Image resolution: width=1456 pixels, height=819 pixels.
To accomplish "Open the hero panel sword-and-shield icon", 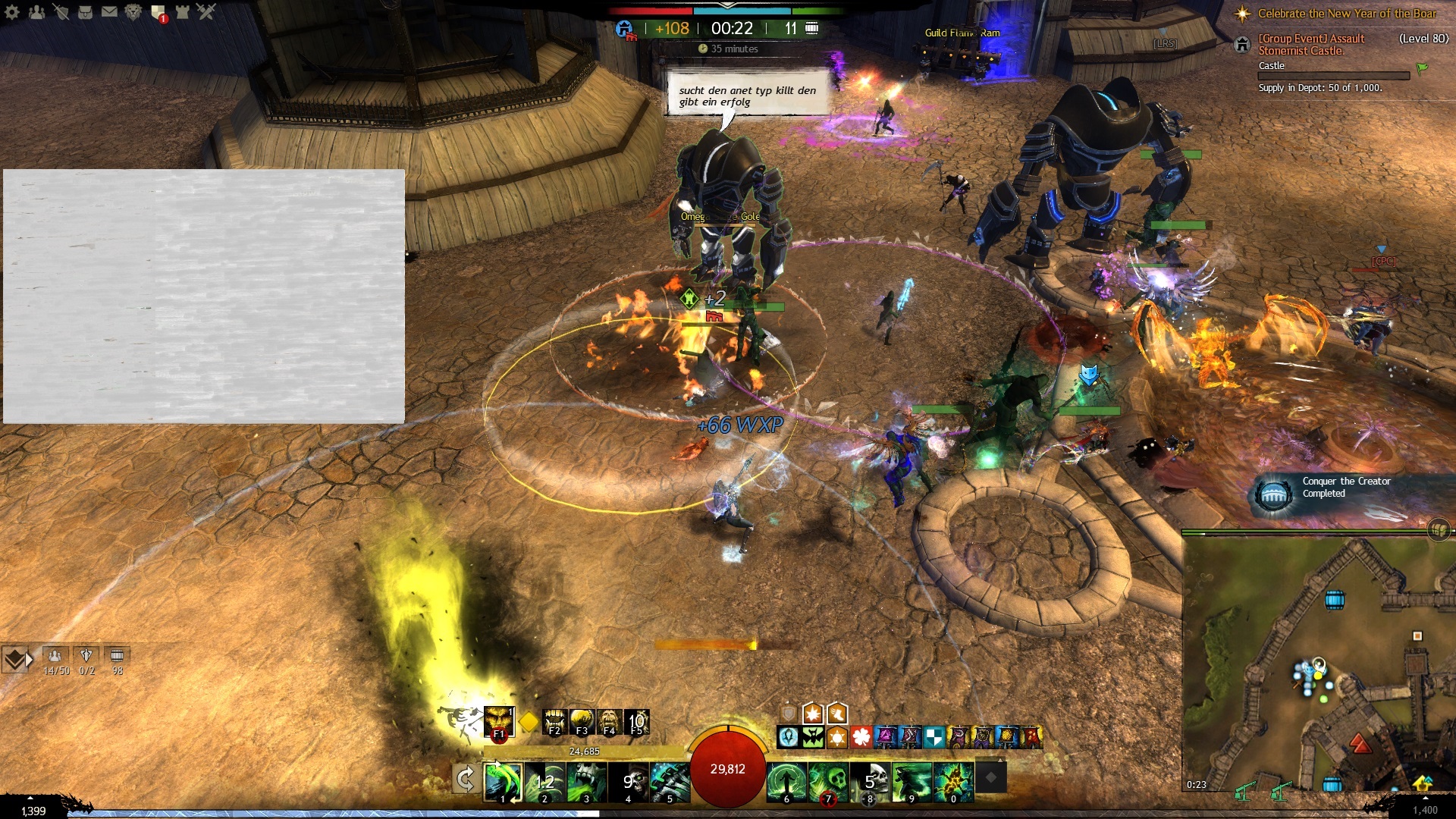I will [61, 12].
